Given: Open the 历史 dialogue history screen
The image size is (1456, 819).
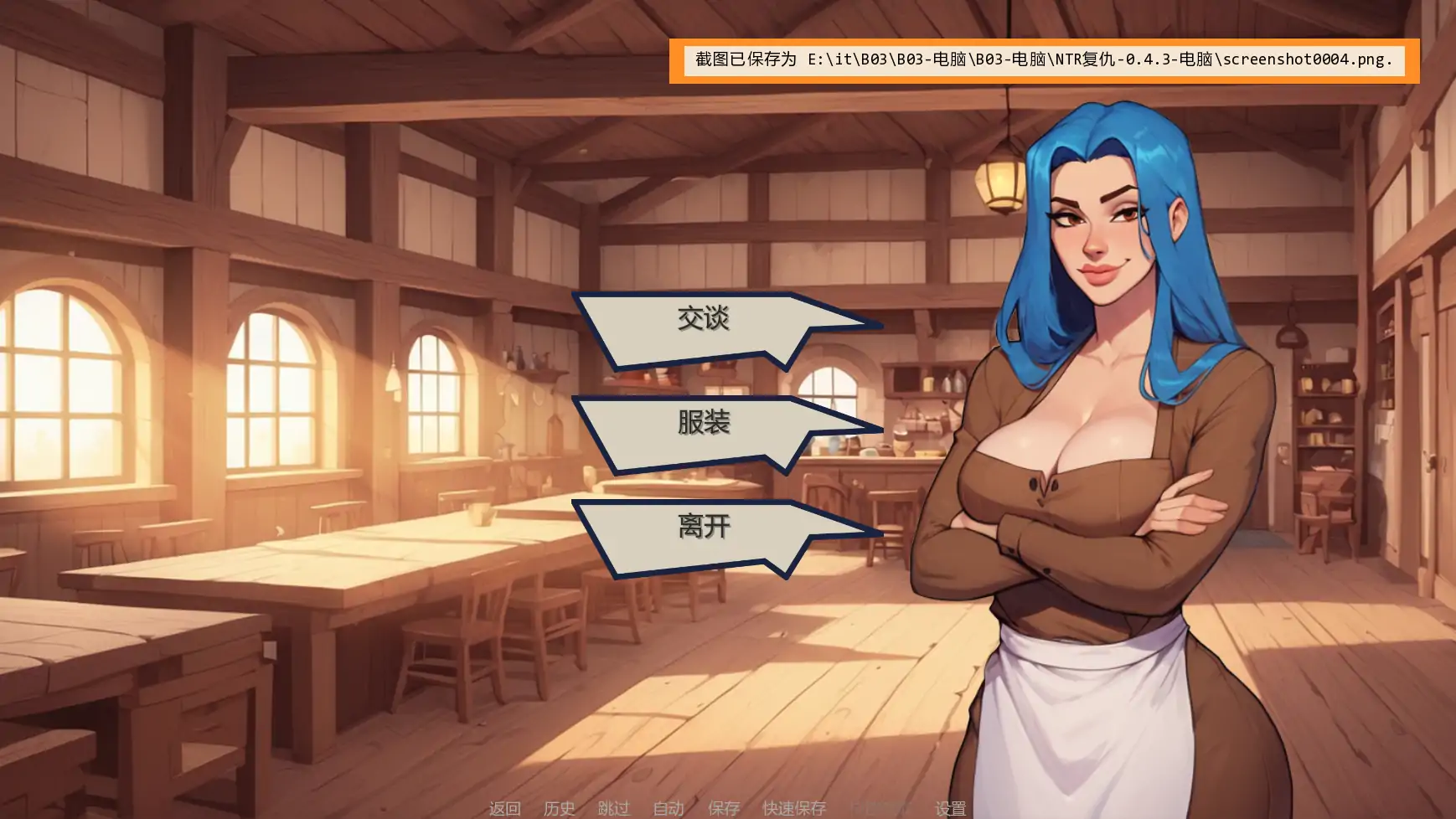Looking at the screenshot, I should (x=560, y=808).
